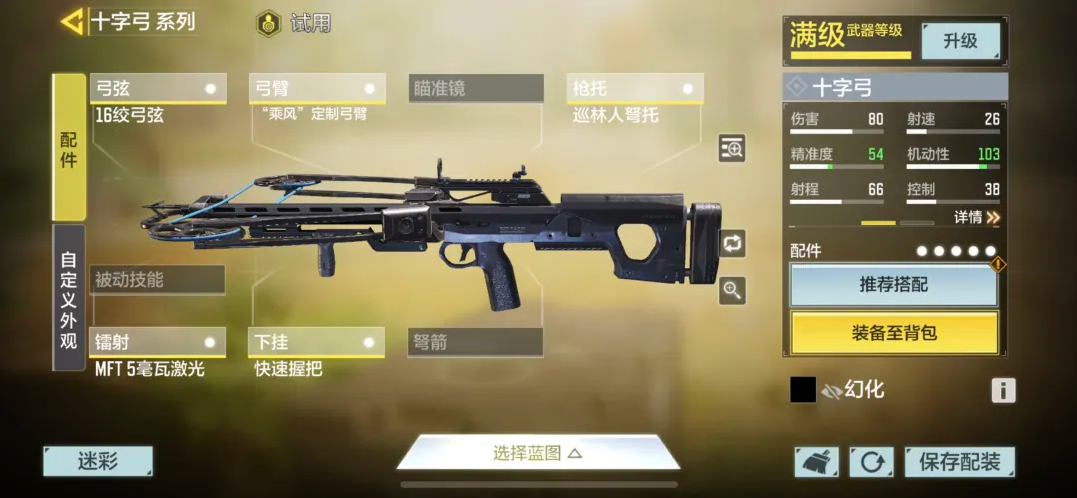Open the empty 瞄准镜 scope slot
The width and height of the screenshot is (1077, 498).
pyautogui.click(x=476, y=89)
